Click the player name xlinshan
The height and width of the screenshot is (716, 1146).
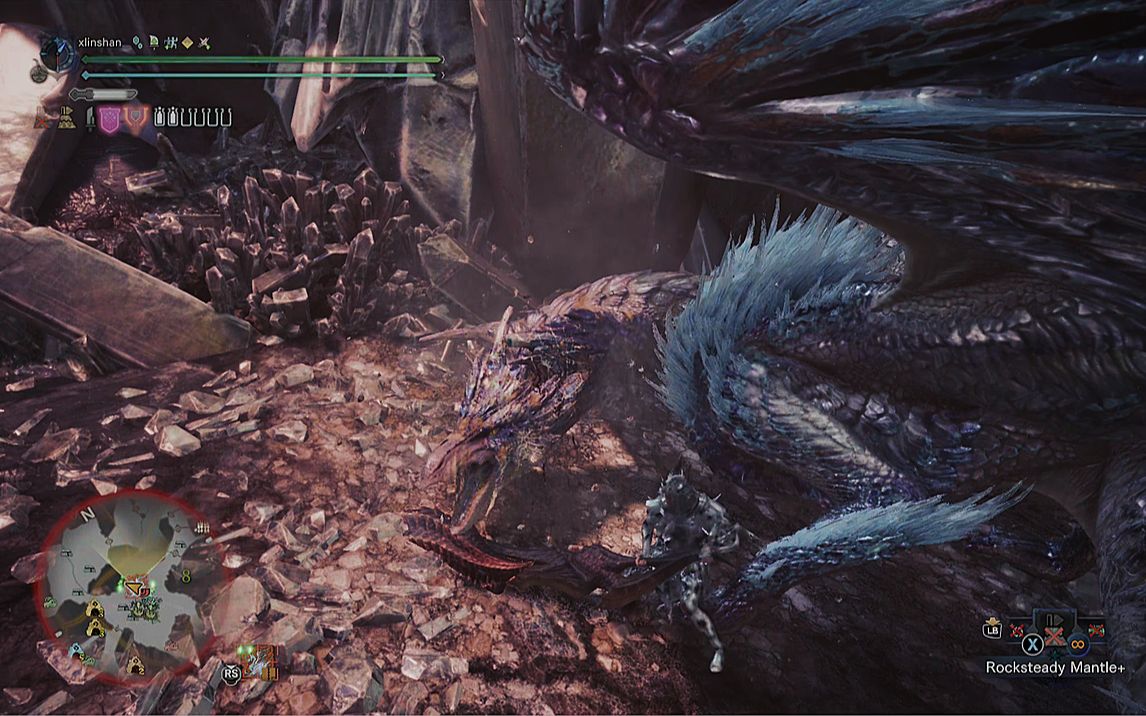coord(99,42)
